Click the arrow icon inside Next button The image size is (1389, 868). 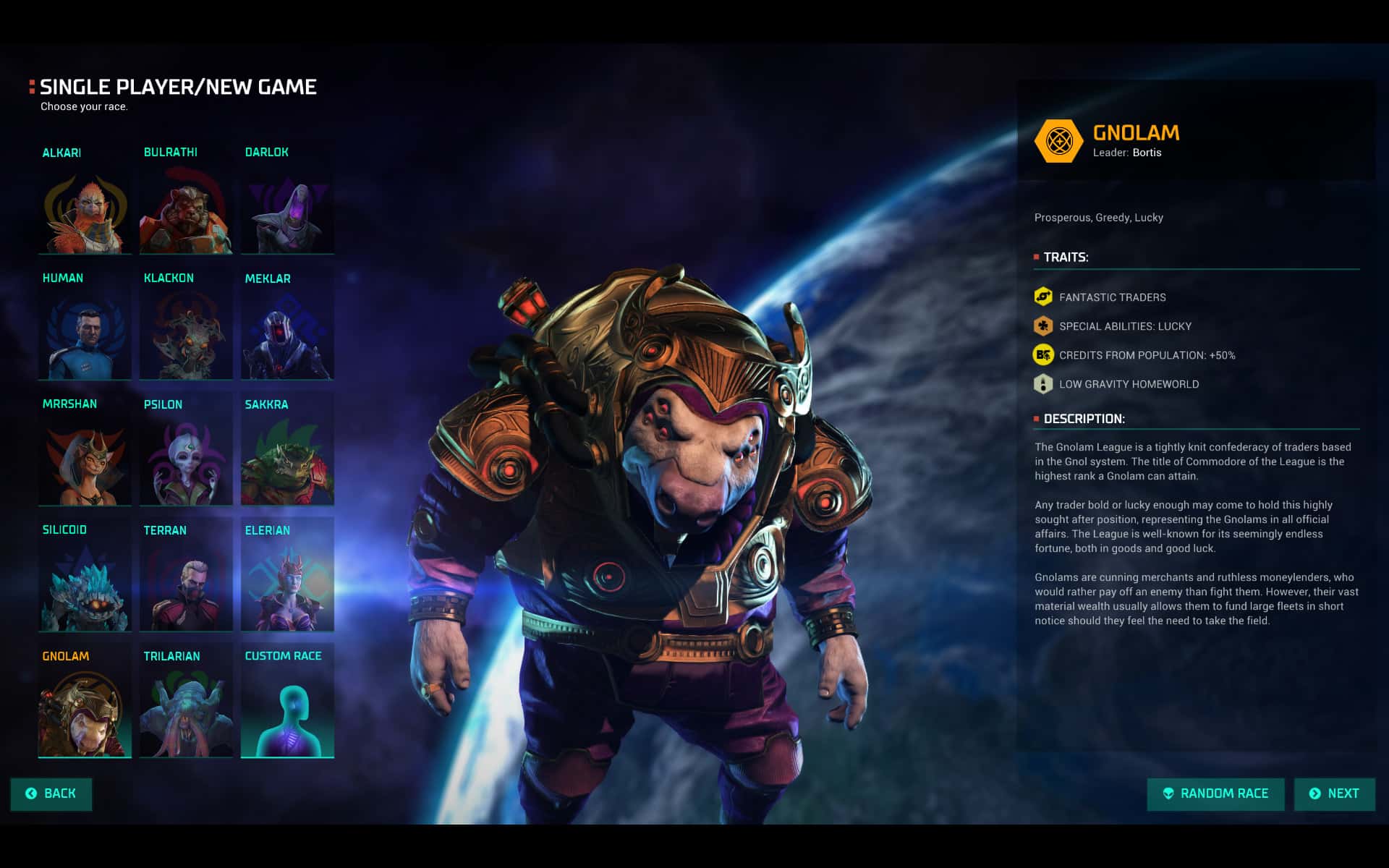pyautogui.click(x=1315, y=793)
